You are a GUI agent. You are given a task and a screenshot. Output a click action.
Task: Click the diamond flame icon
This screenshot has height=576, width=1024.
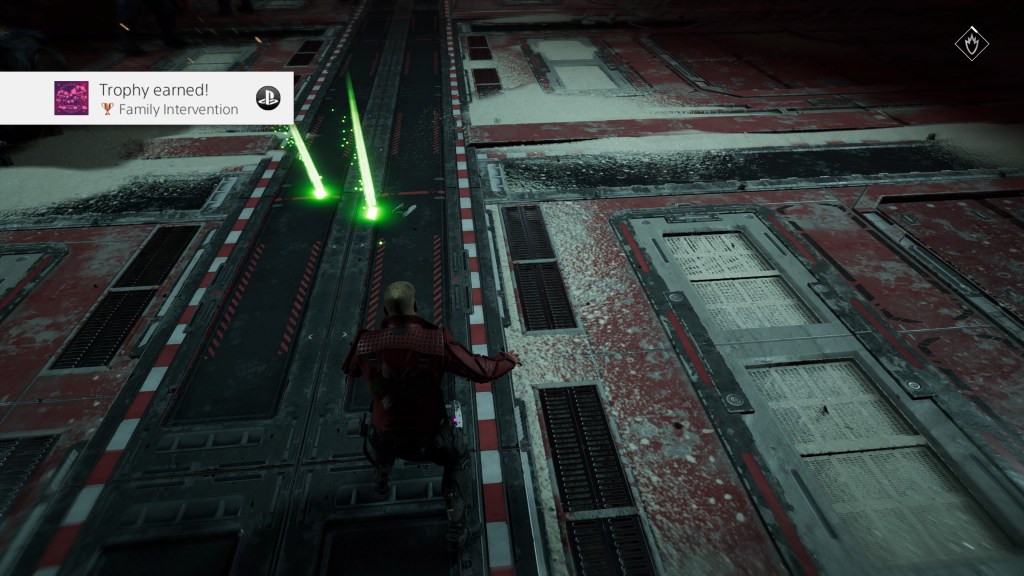pos(973,45)
